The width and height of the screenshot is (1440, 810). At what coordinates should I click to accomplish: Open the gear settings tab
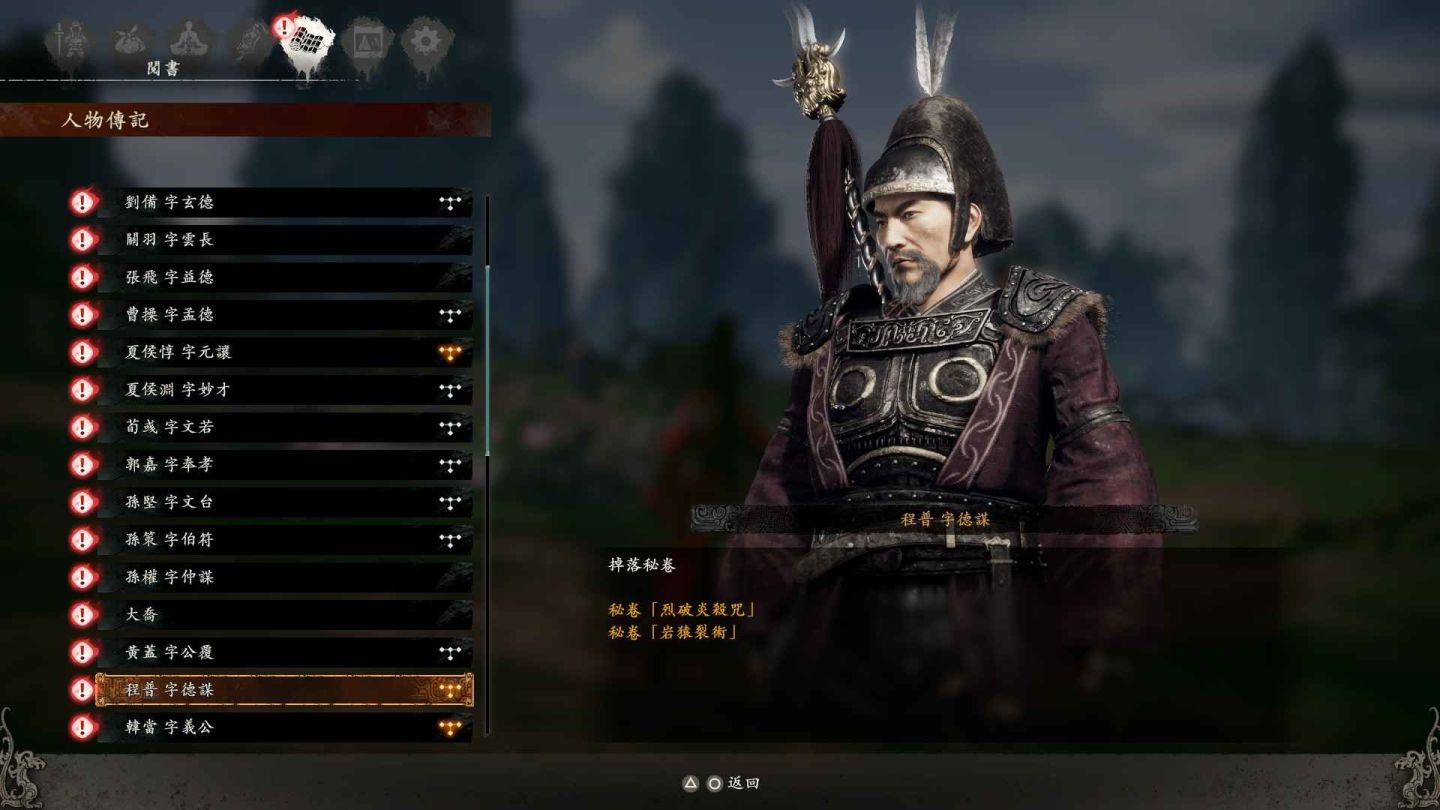[426, 42]
